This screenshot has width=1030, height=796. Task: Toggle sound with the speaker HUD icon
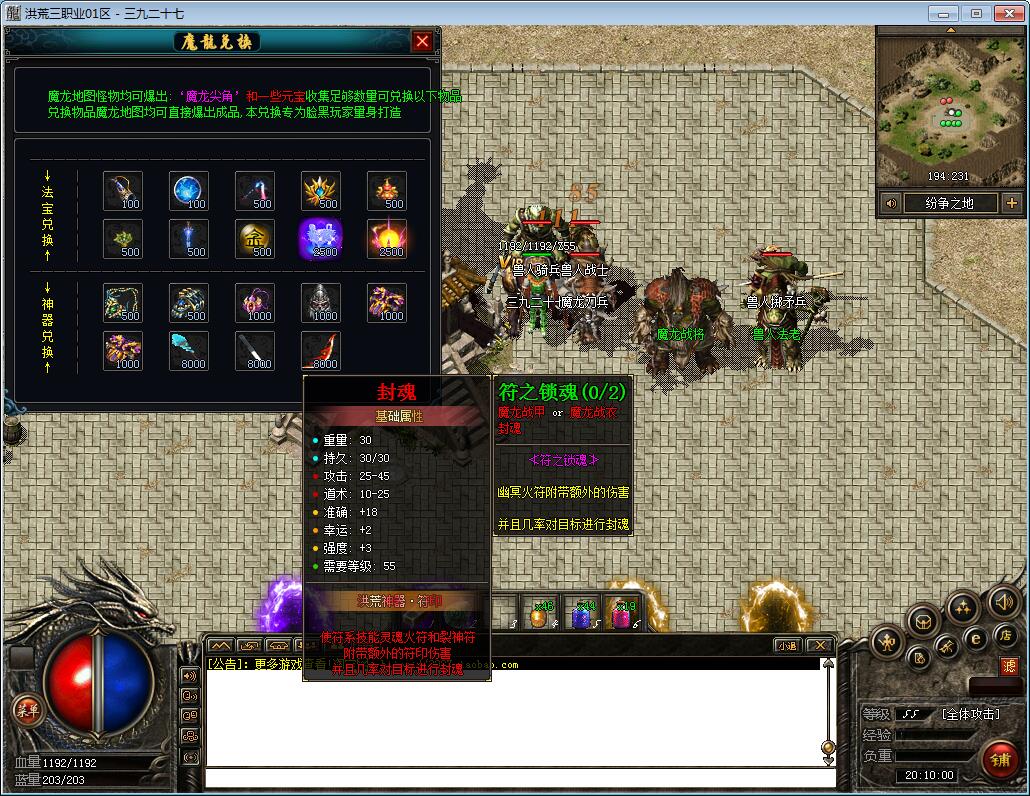click(x=1003, y=601)
